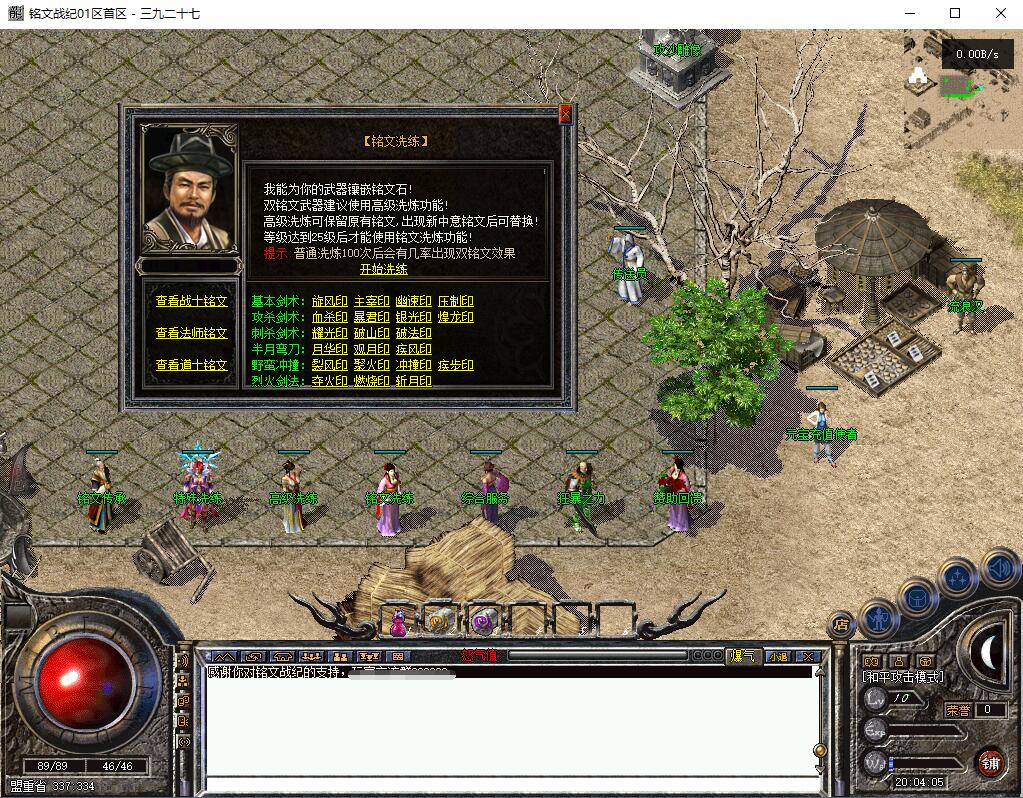Screen dimensions: 1023x798
Task: Open the character equipment round button
Action: point(878,618)
